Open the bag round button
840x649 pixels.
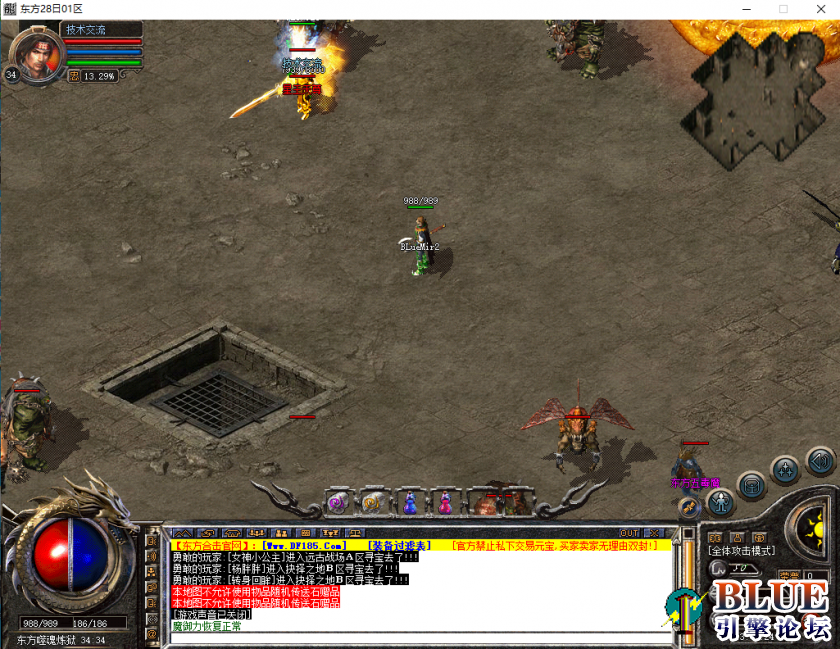click(x=753, y=486)
